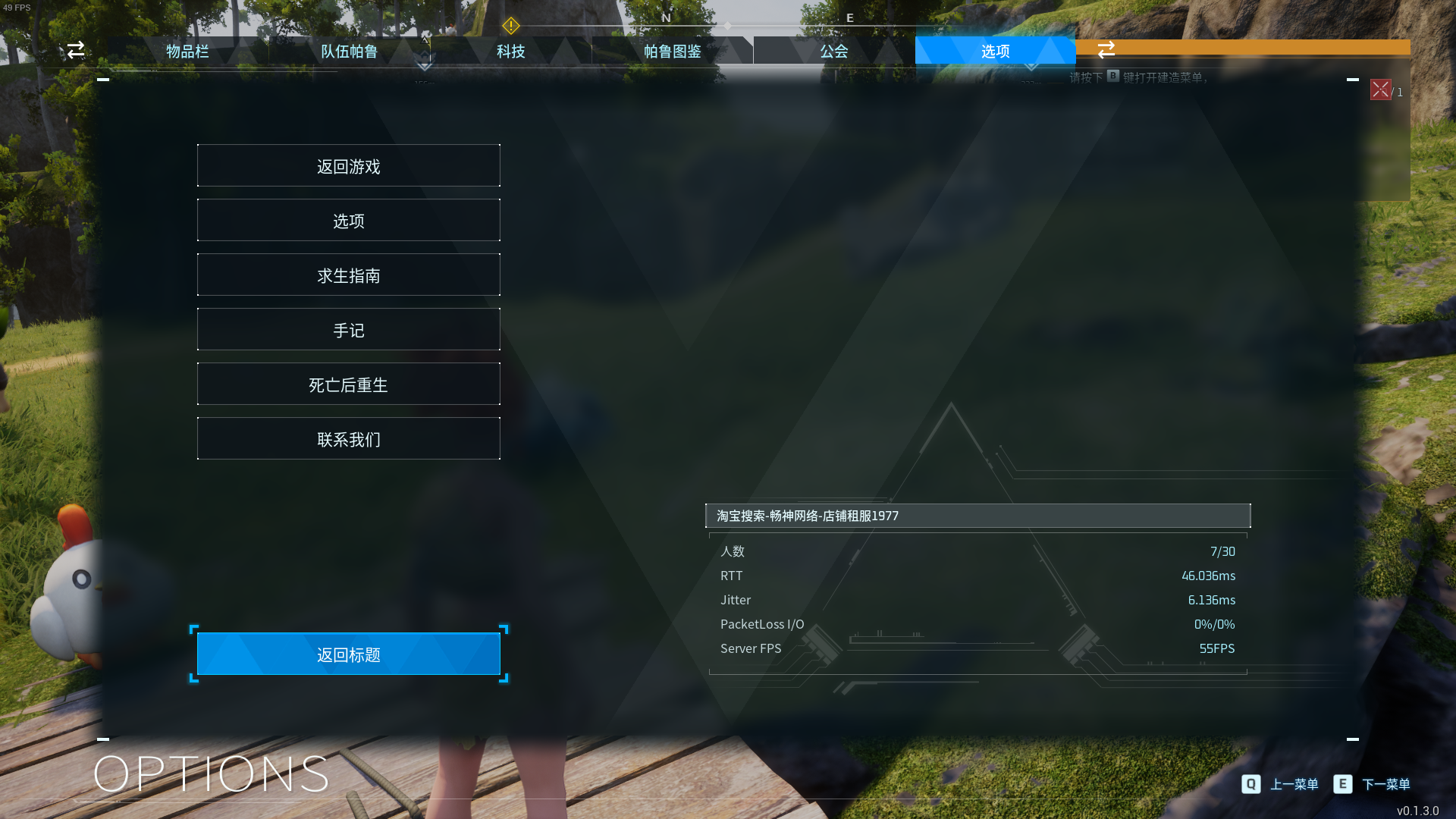Select the highlighted 返回标题 return to title button

point(348,653)
